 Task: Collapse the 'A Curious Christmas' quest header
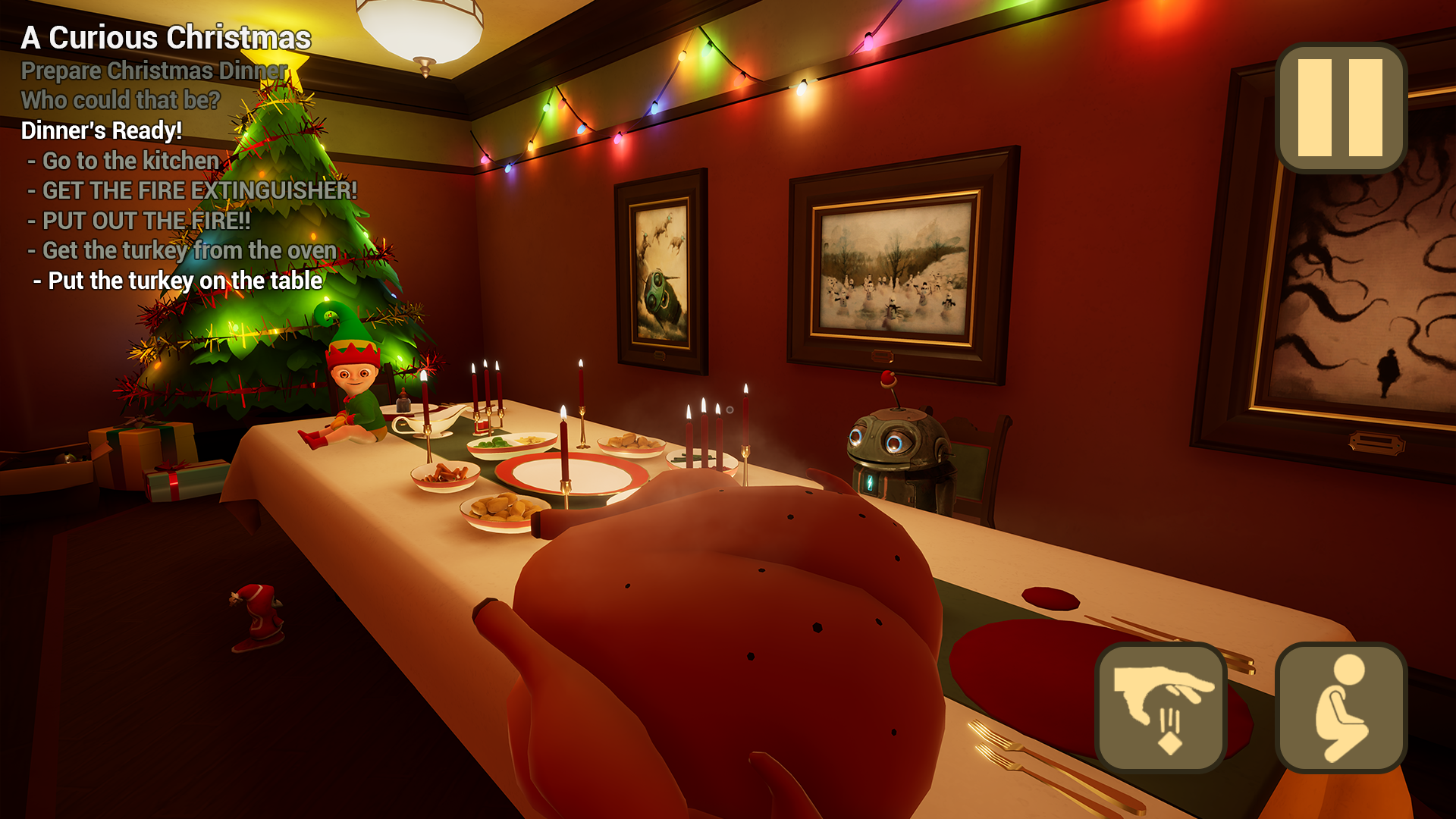[167, 37]
